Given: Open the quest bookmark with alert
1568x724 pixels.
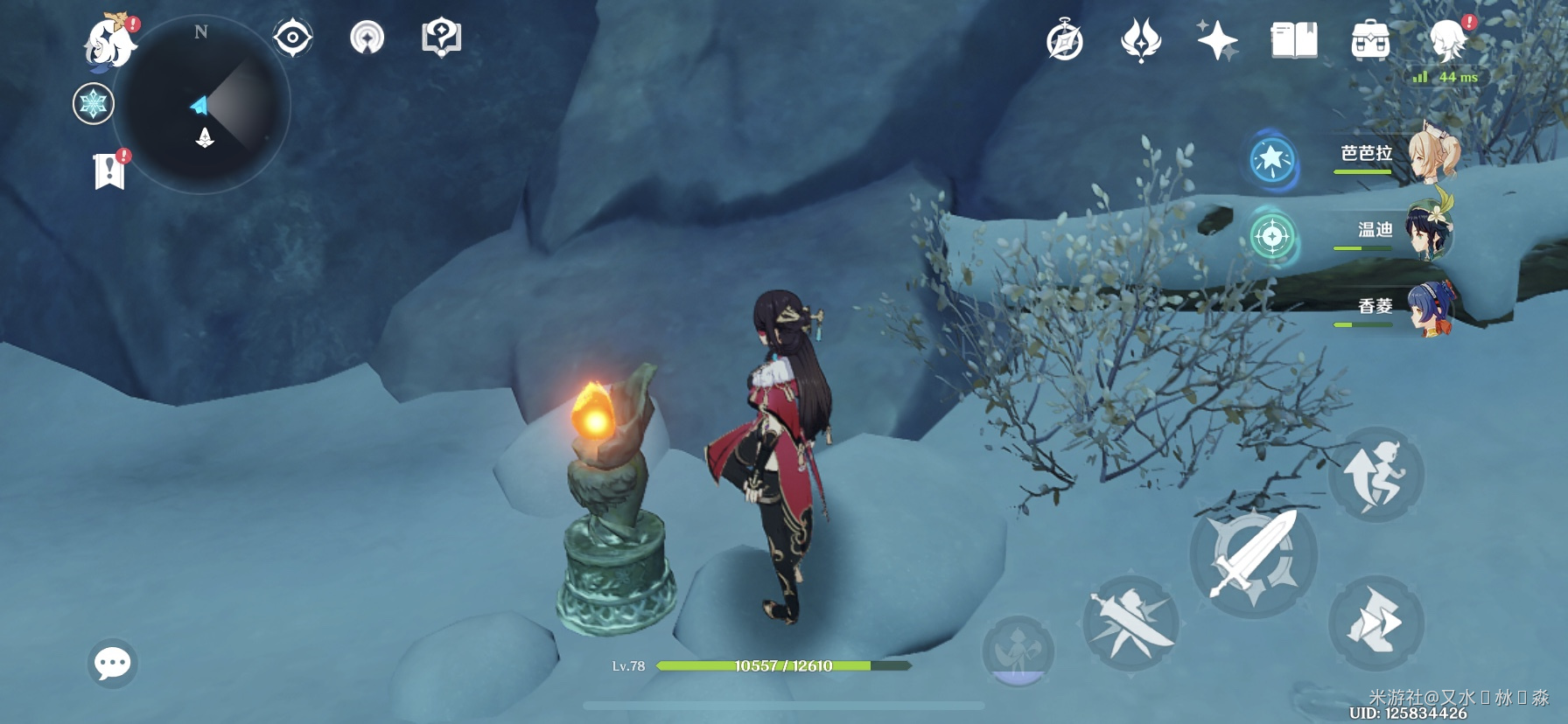Looking at the screenshot, I should [110, 170].
